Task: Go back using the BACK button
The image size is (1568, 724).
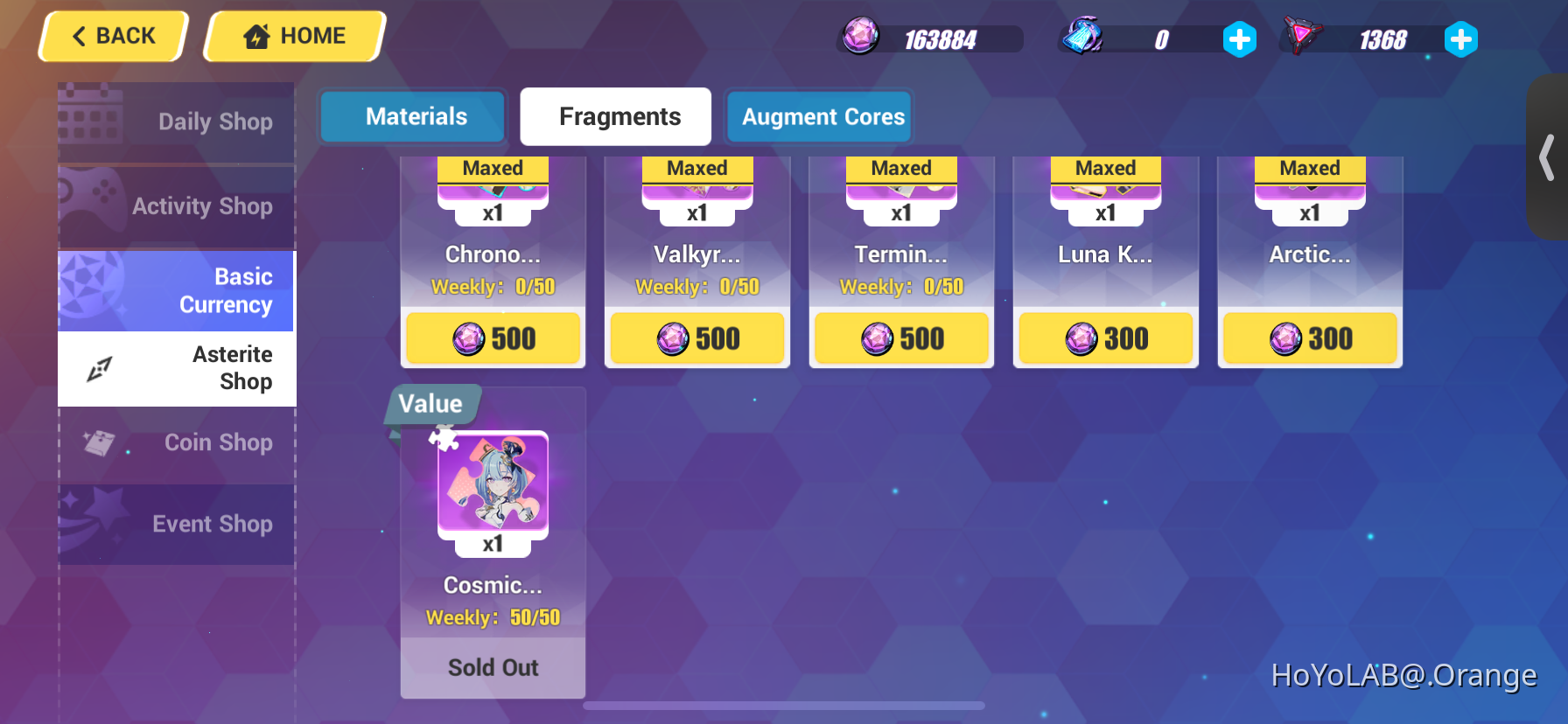Action: pos(112,35)
